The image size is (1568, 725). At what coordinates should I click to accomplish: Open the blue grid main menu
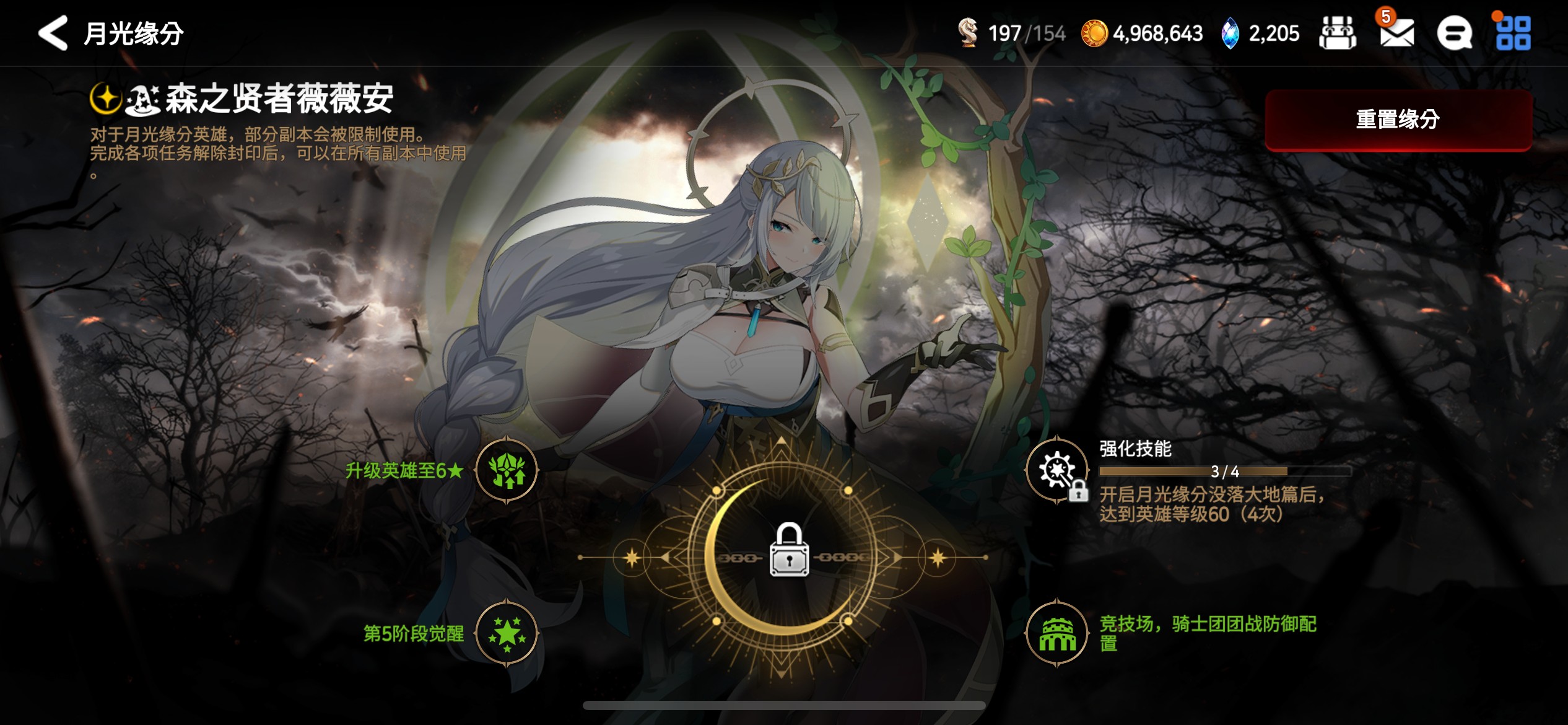(x=1513, y=33)
